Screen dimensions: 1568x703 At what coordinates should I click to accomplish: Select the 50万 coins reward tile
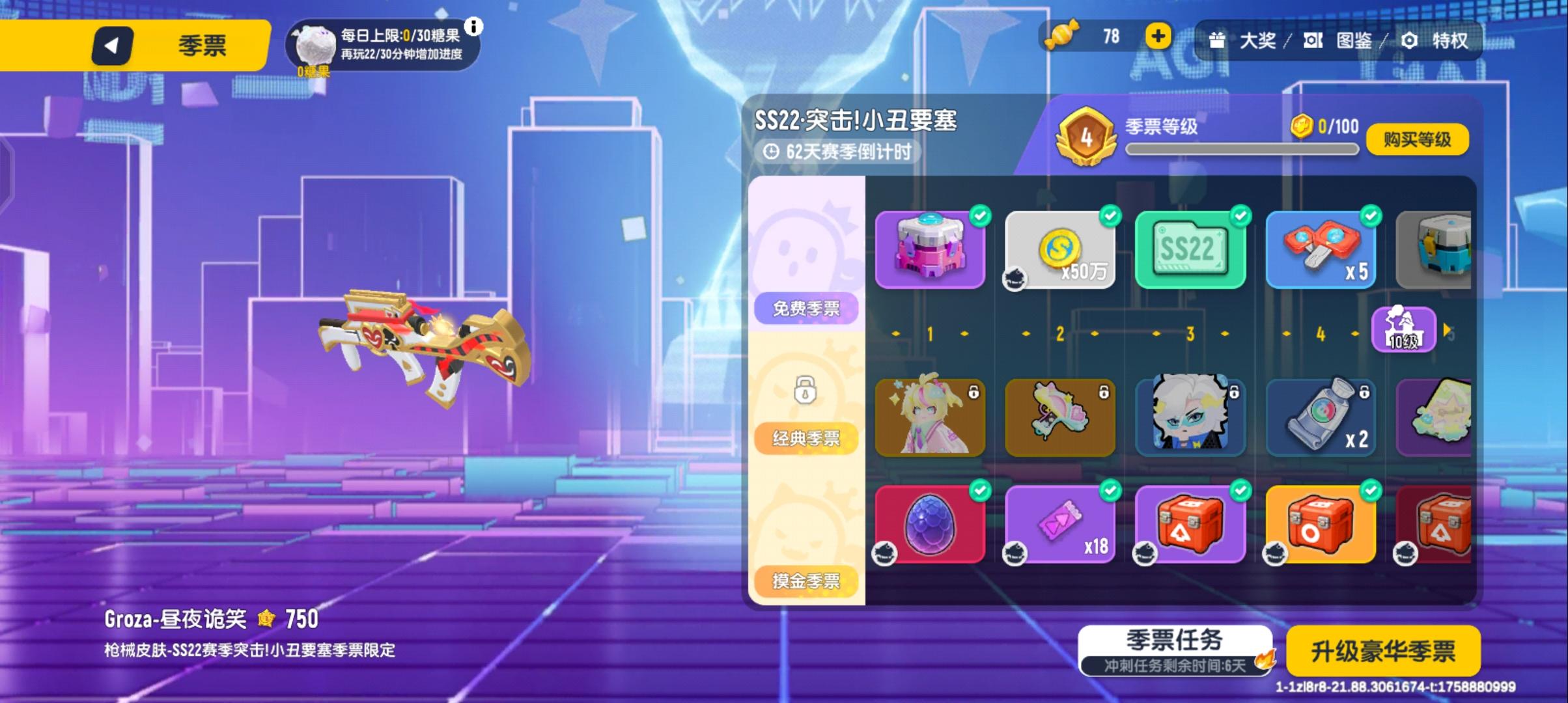coord(1059,251)
